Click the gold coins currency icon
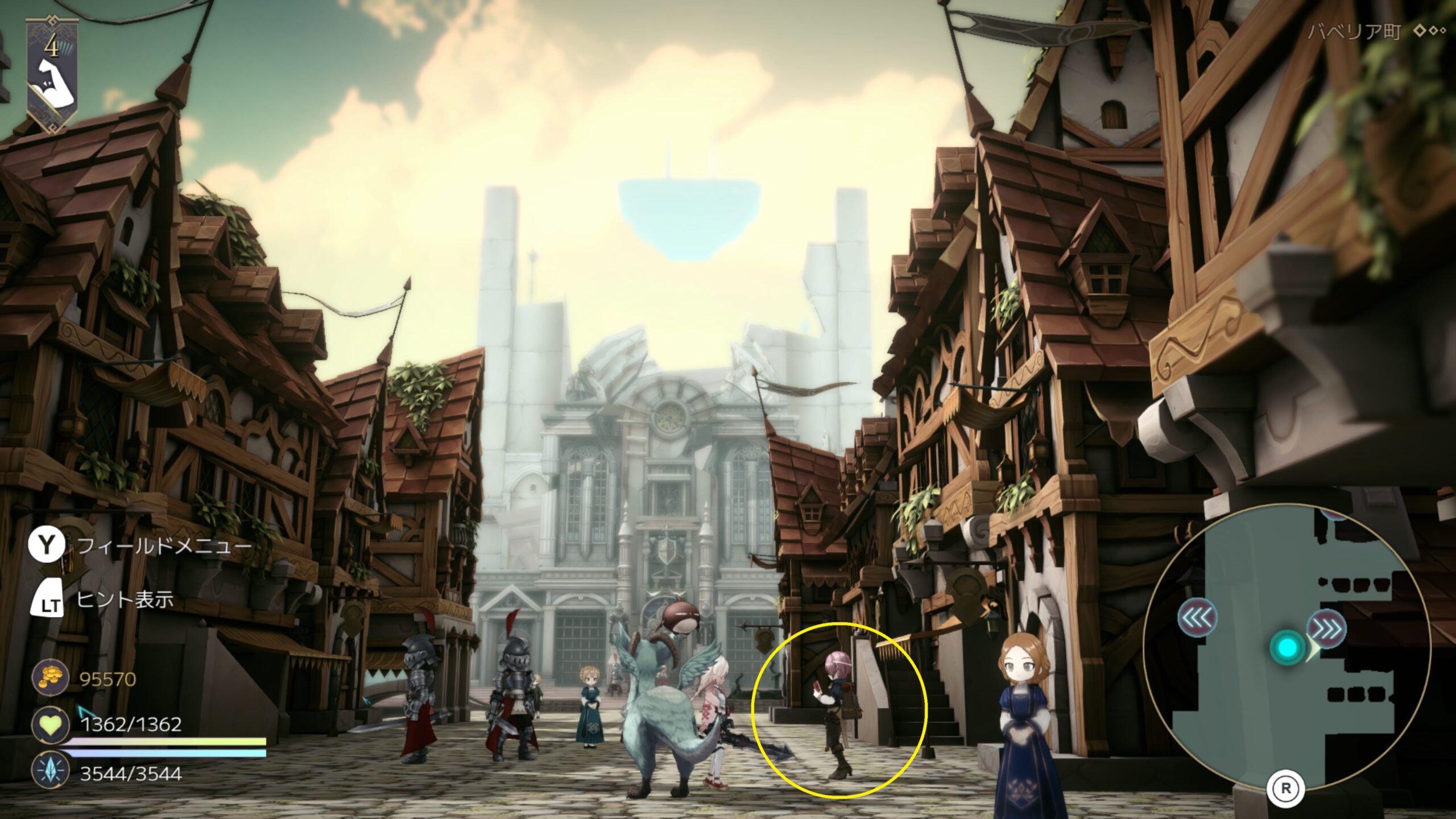 pyautogui.click(x=50, y=679)
